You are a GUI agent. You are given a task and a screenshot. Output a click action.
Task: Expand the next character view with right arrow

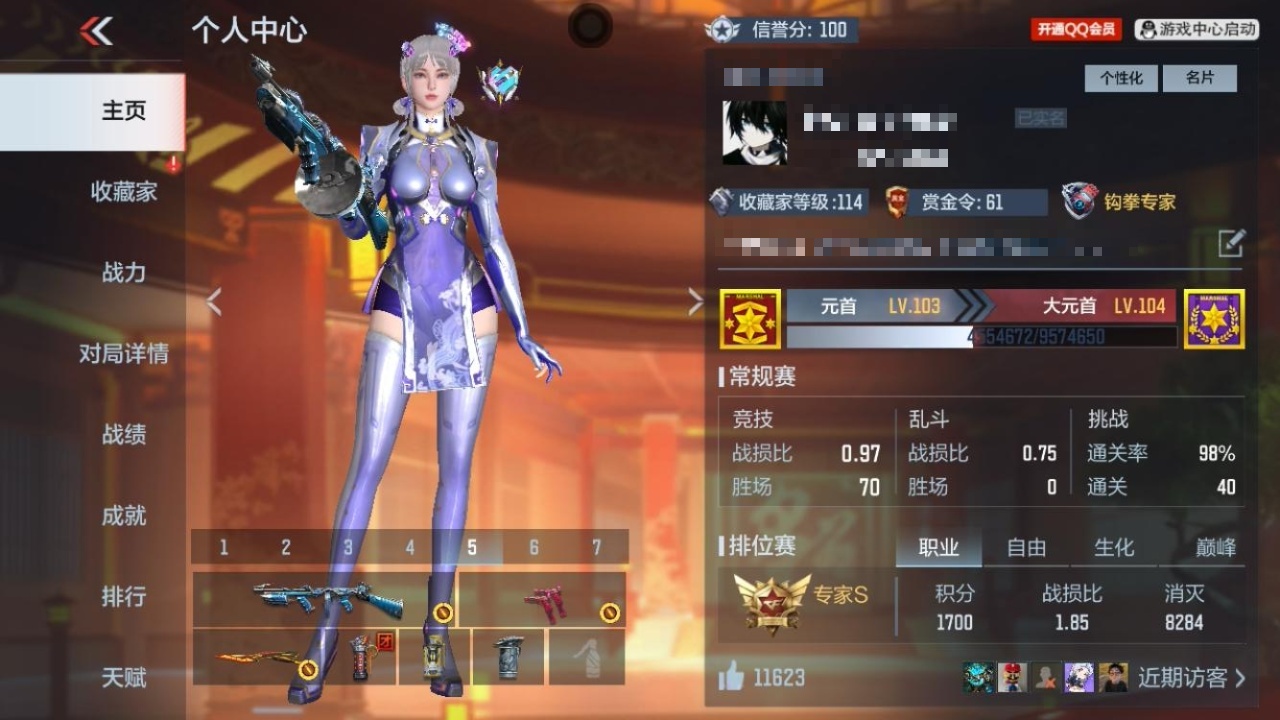pos(694,300)
